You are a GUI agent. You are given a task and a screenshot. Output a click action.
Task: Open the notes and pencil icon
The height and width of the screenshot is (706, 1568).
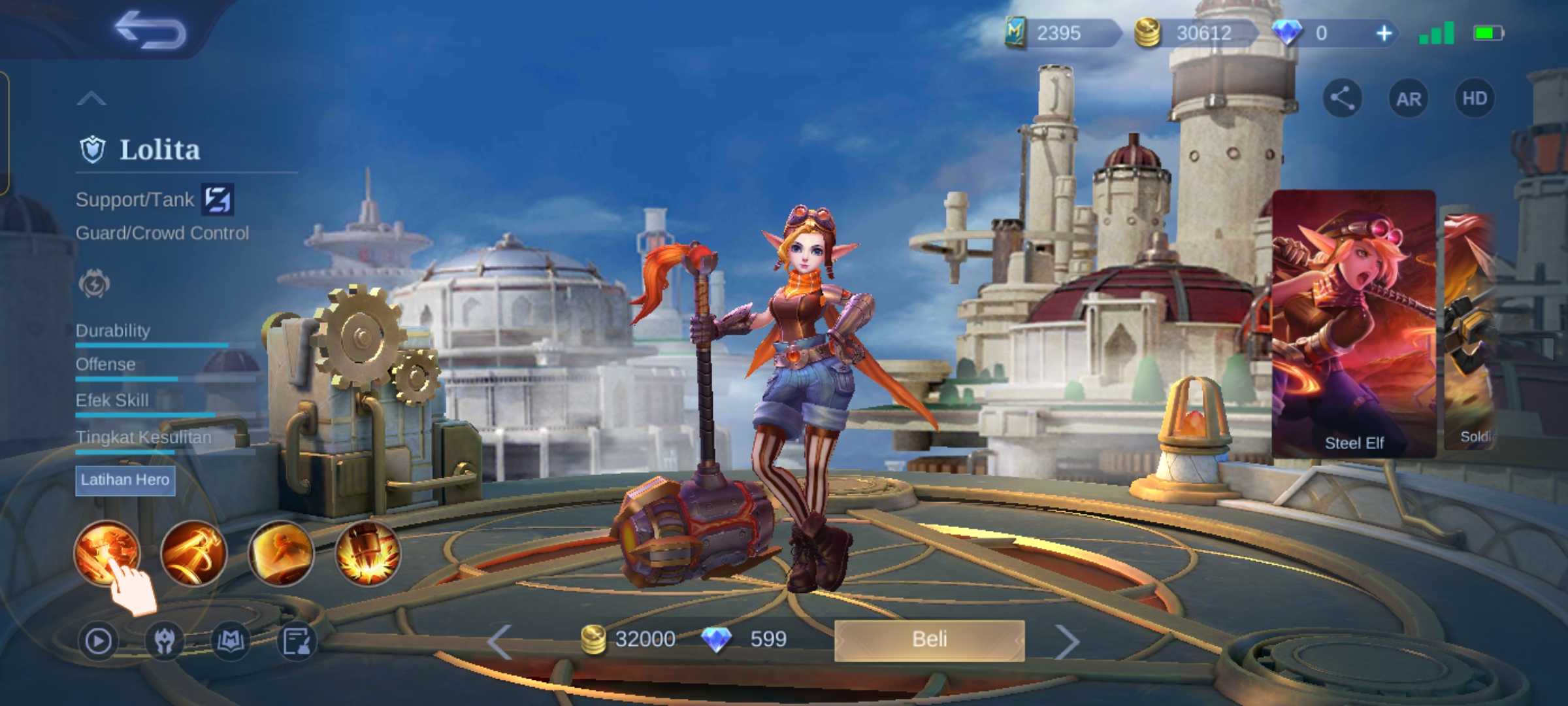[297, 641]
